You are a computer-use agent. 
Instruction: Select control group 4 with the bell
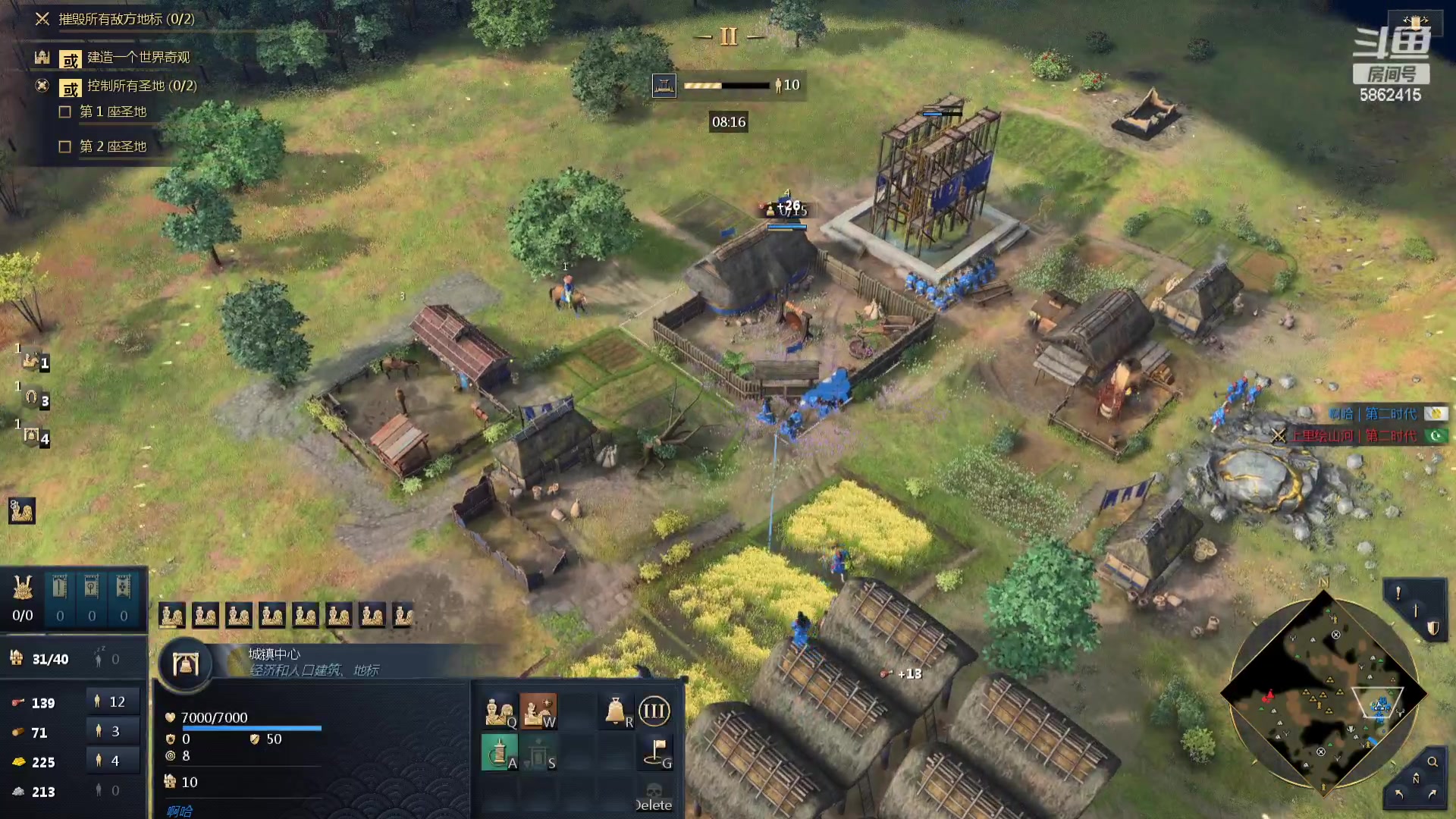pos(32,436)
